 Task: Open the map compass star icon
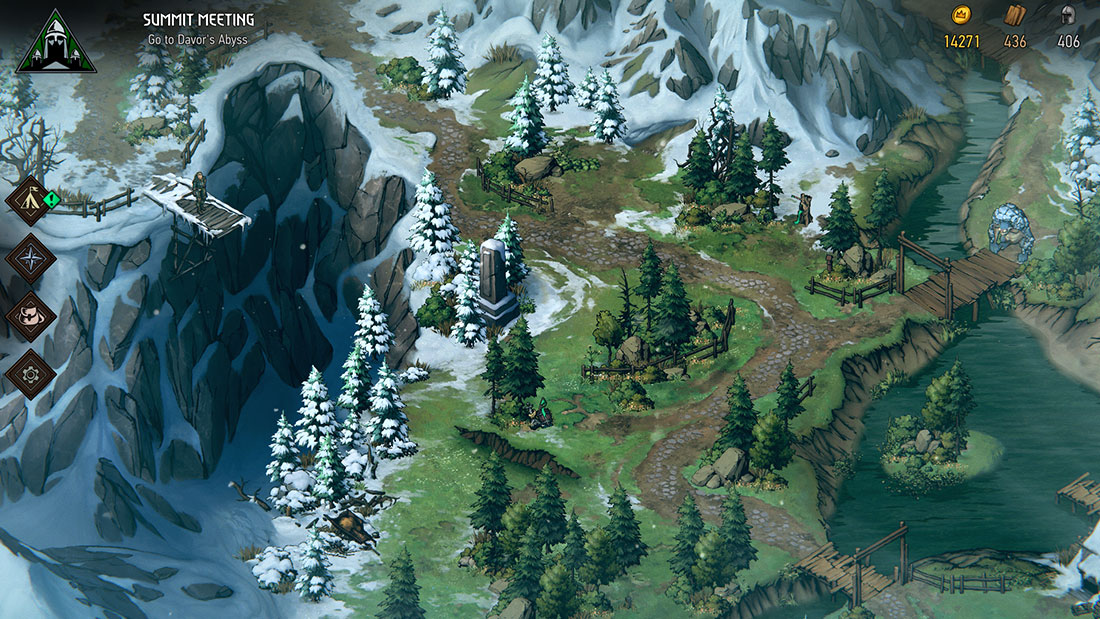coord(29,258)
